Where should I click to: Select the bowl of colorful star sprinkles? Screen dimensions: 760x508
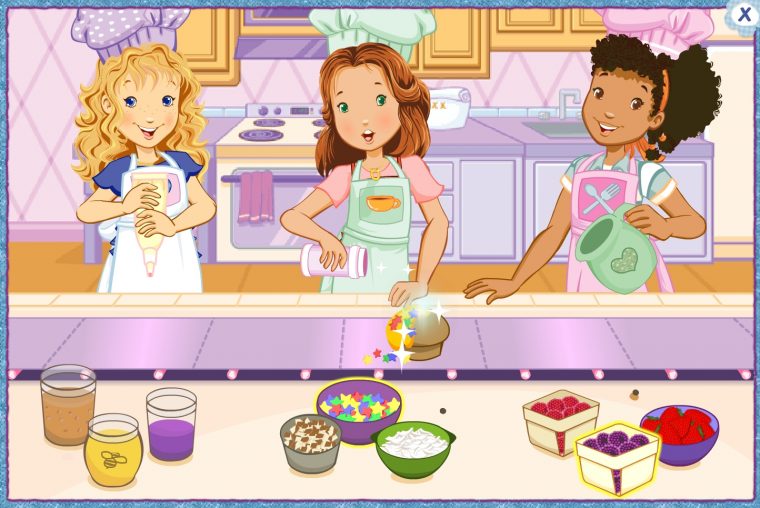coord(358,406)
